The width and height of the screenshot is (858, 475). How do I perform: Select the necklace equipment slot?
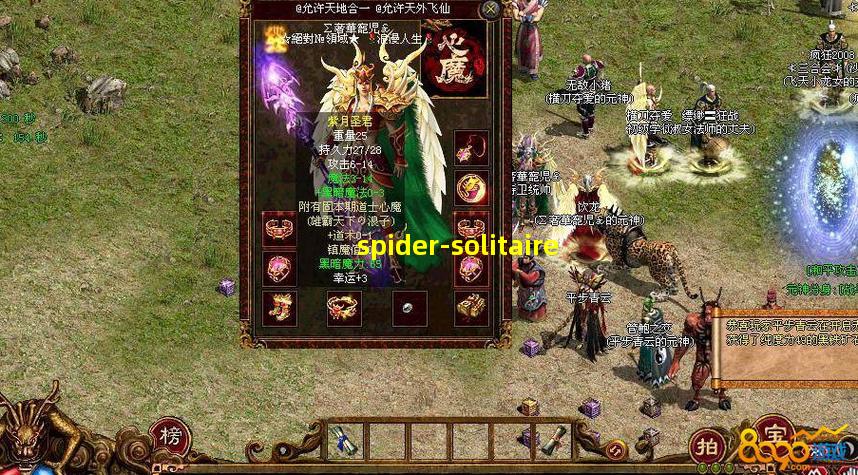(x=468, y=148)
